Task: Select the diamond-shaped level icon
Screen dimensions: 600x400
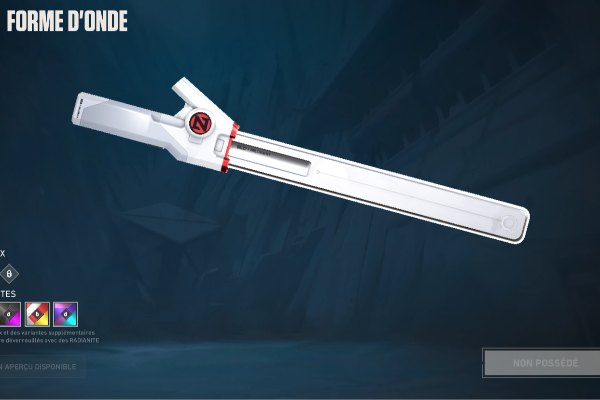Action: (9, 274)
